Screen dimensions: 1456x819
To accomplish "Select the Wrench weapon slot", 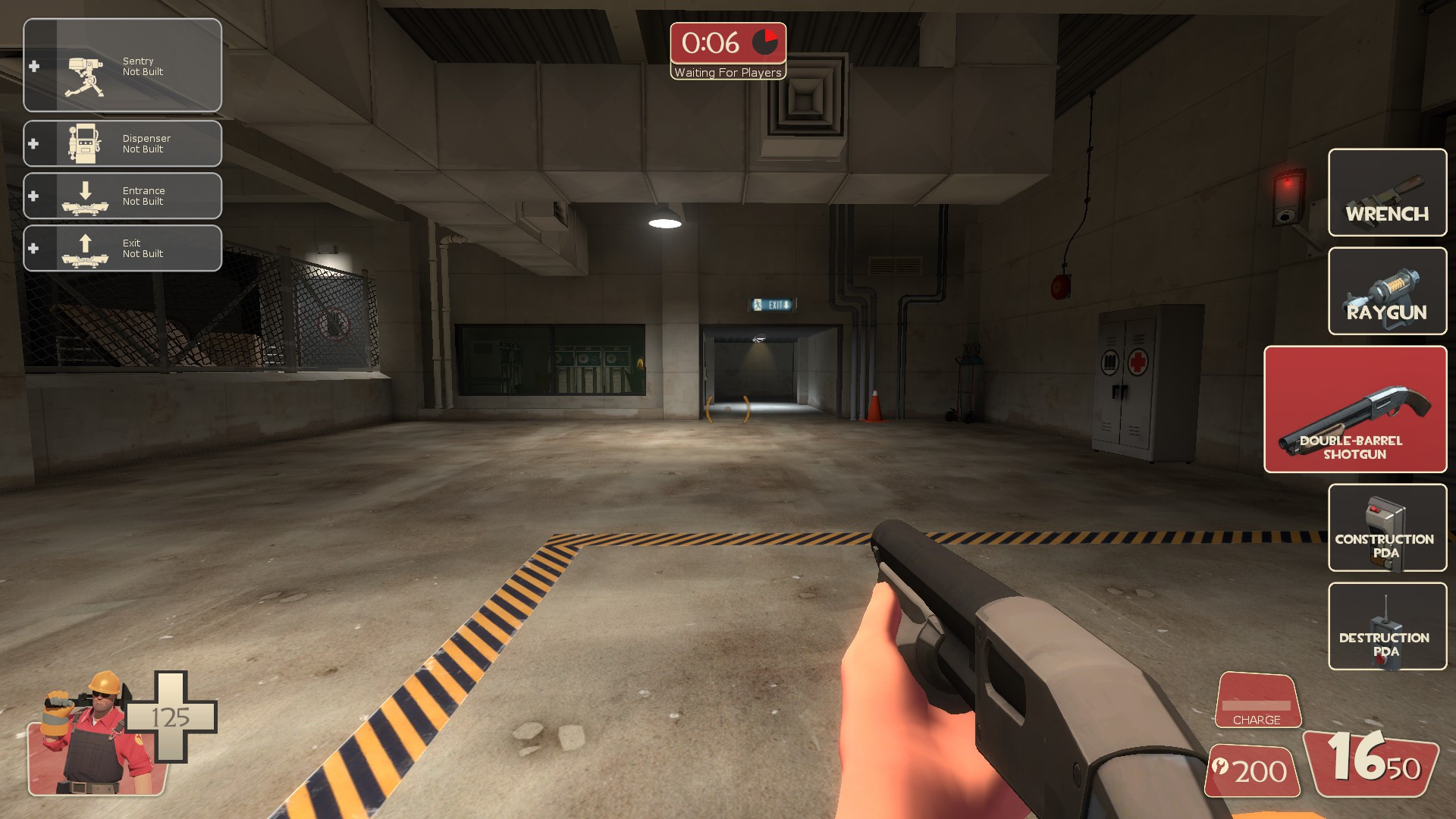I will 1386,193.
